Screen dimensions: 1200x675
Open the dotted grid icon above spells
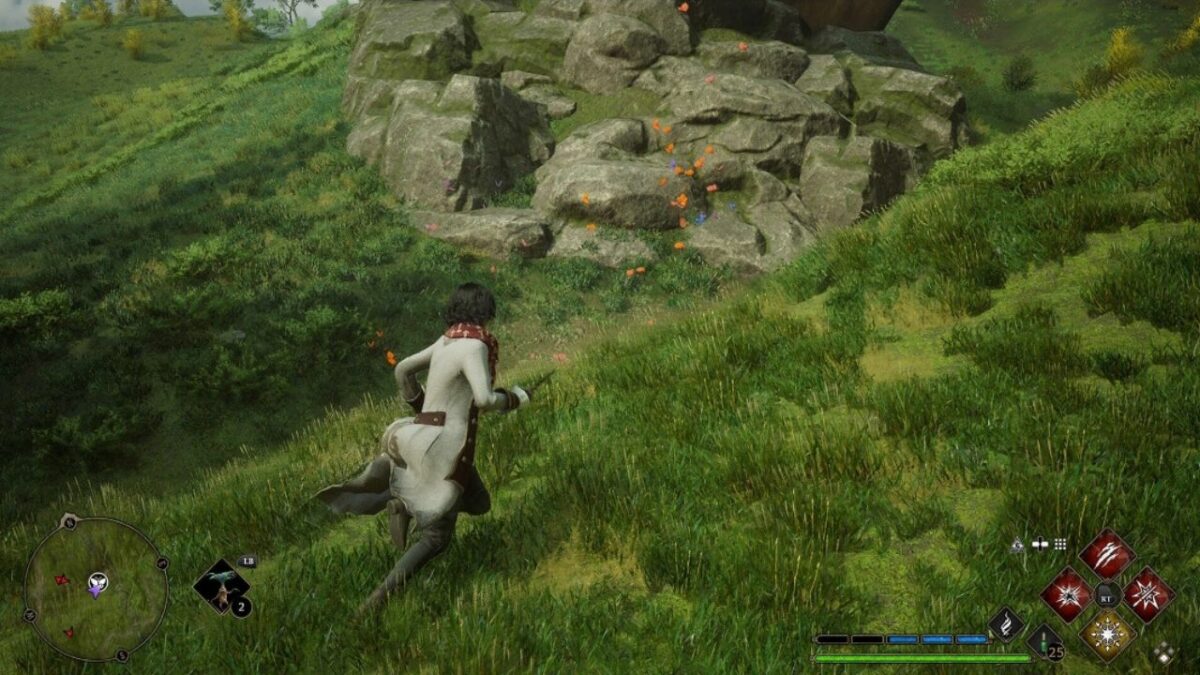coord(1060,544)
